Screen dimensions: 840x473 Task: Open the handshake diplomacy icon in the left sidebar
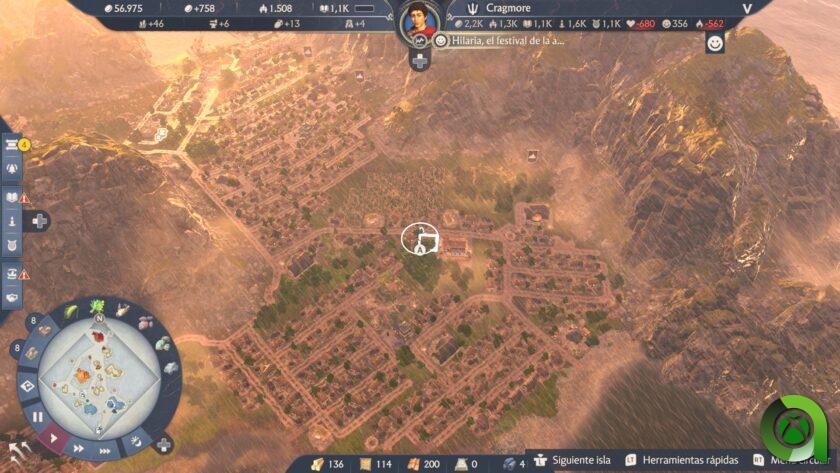(x=12, y=296)
